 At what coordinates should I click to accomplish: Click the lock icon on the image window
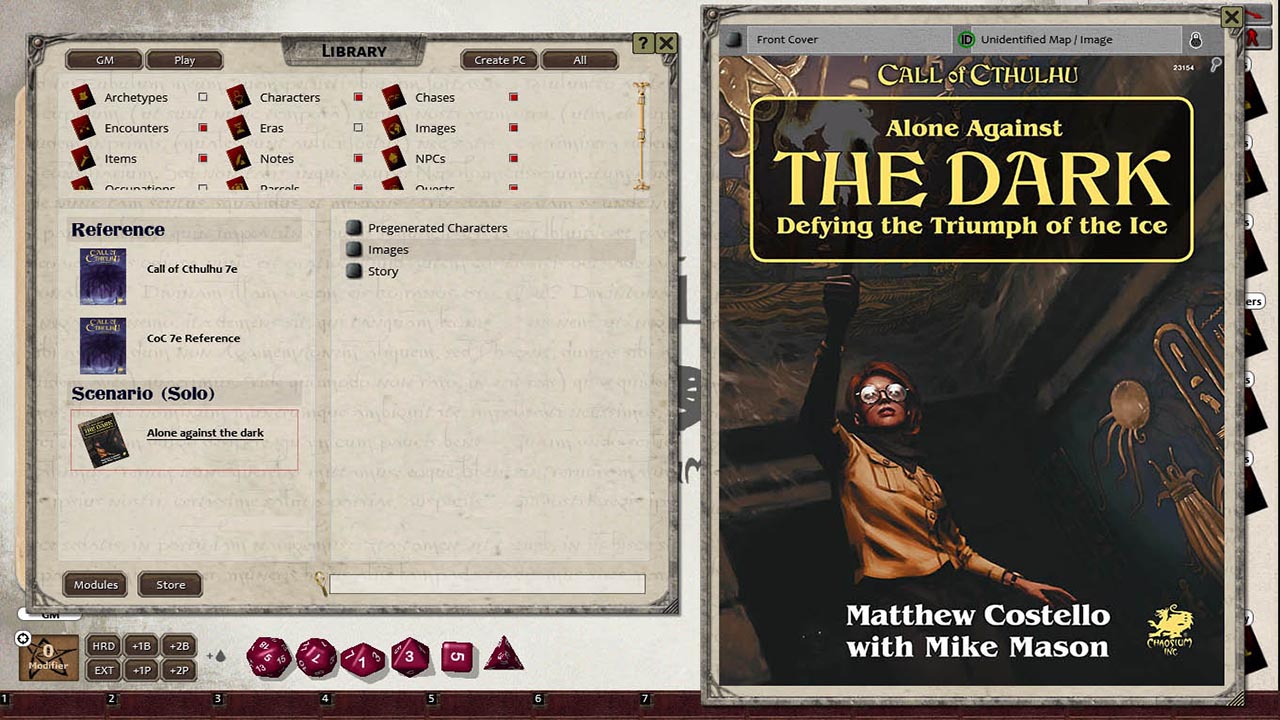click(1195, 39)
